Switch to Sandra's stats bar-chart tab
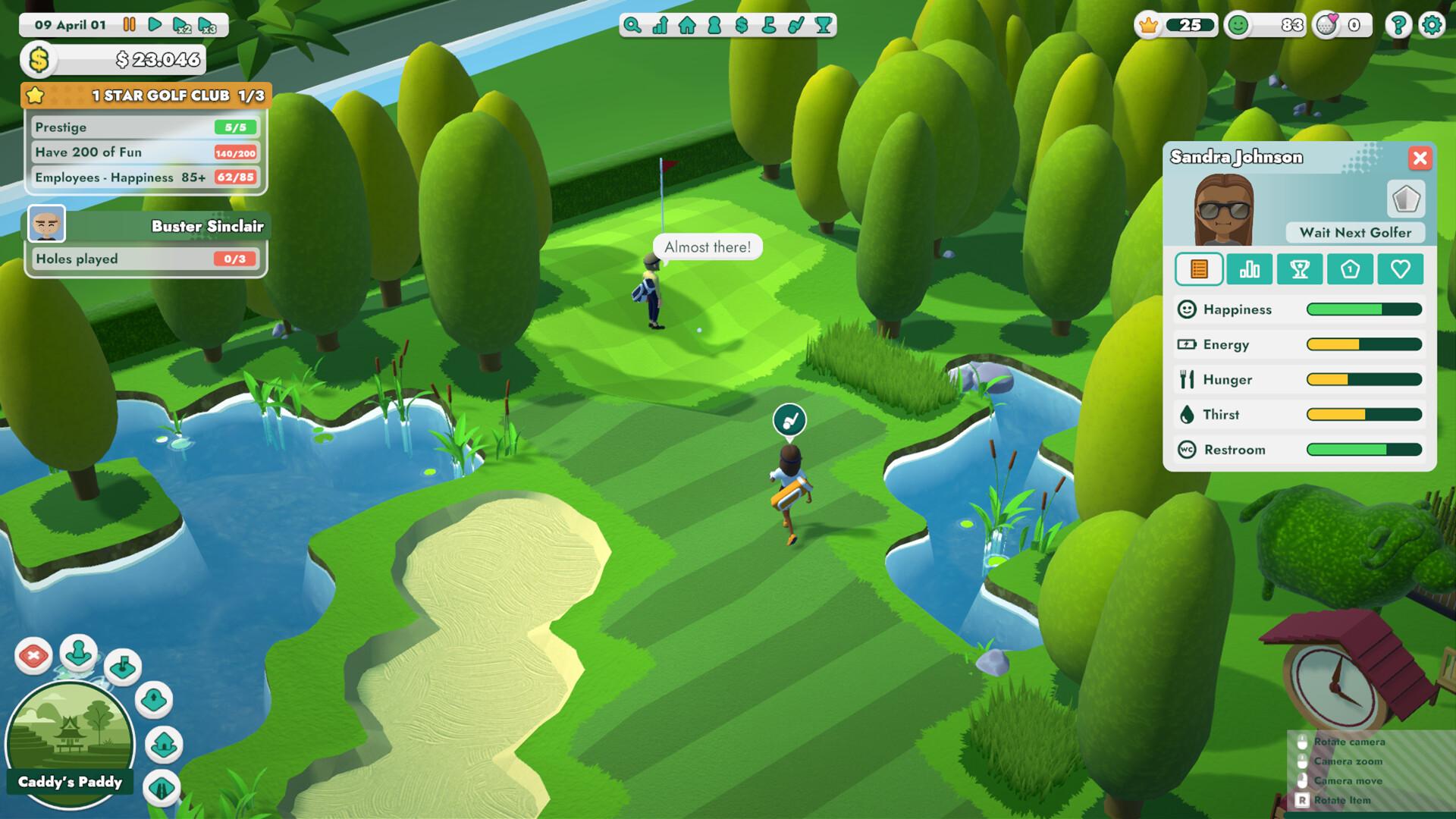 tap(1250, 269)
